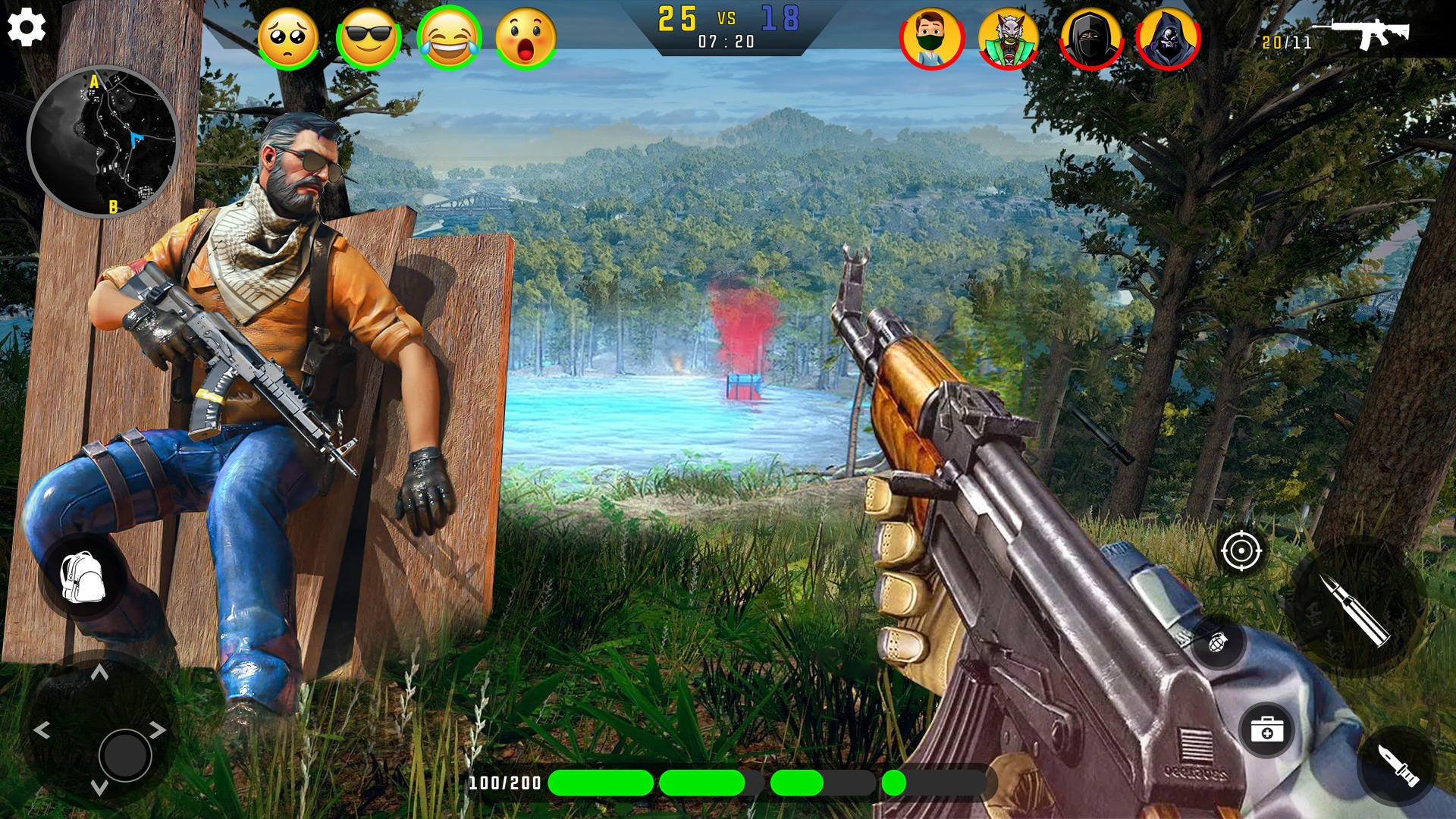Viewport: 1456px width, 819px height.
Task: Send the laughing emoji reaction
Action: tap(450, 34)
